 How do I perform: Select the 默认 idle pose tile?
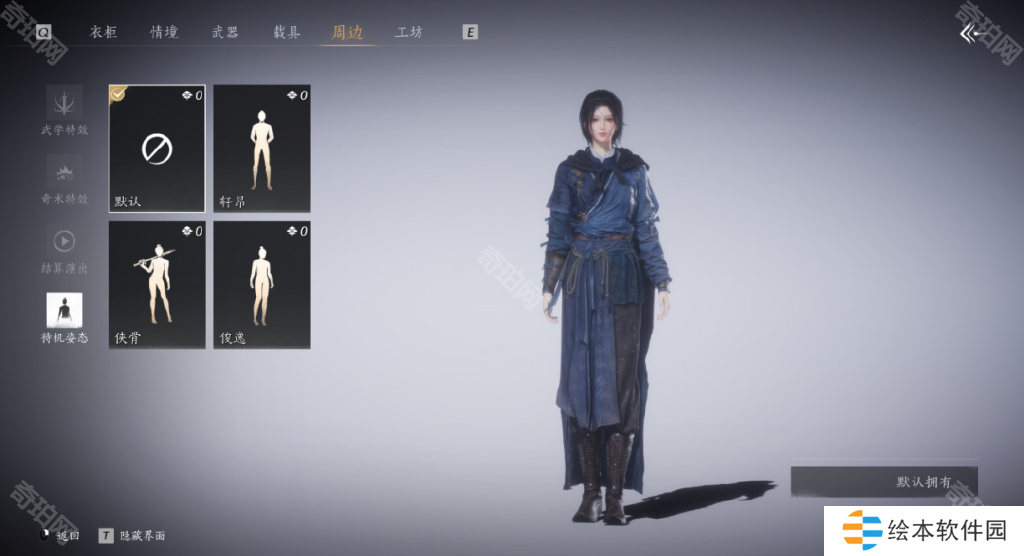click(x=157, y=149)
